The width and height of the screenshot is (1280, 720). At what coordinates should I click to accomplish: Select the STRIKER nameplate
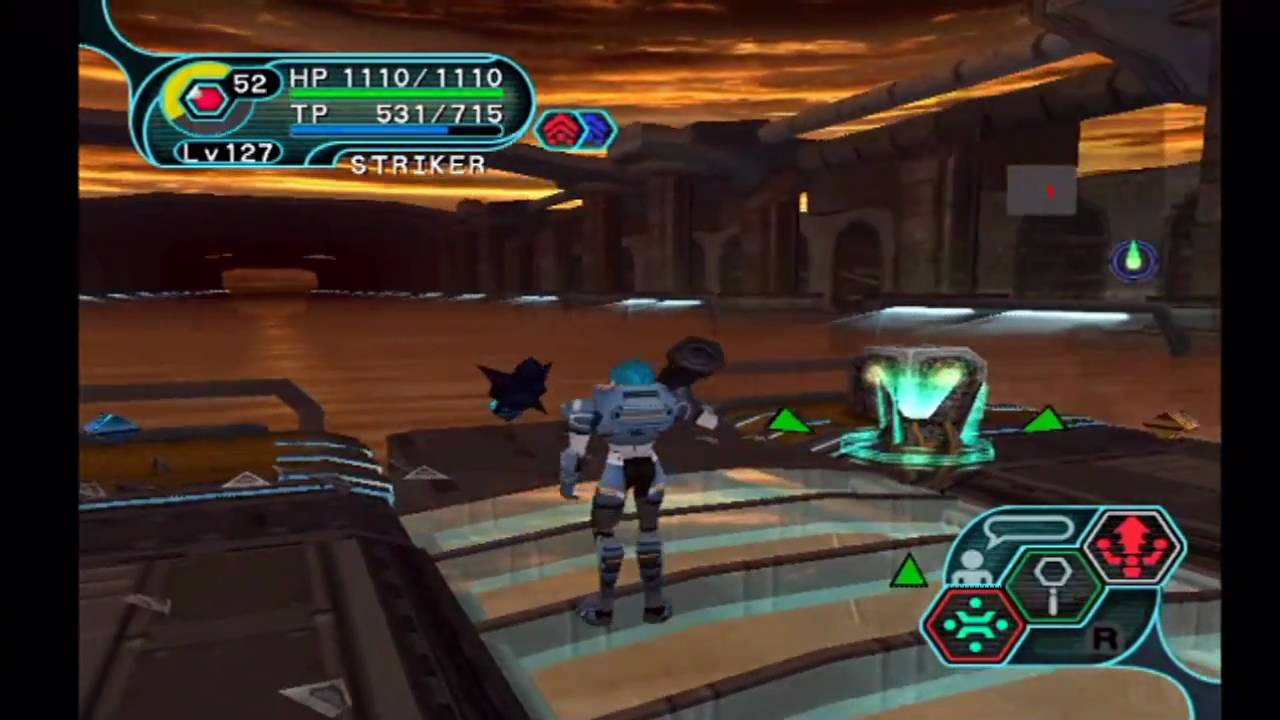(x=417, y=164)
